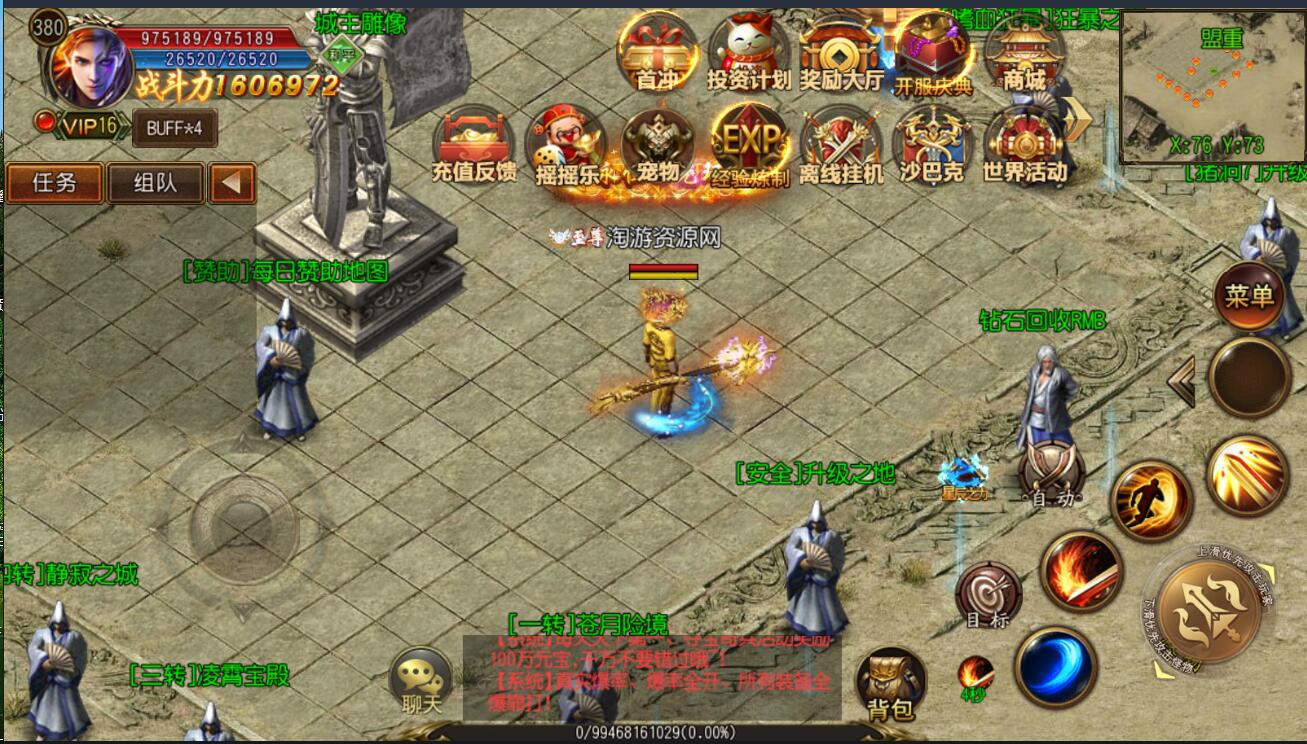Click the 盟重 minimap

tap(1212, 88)
